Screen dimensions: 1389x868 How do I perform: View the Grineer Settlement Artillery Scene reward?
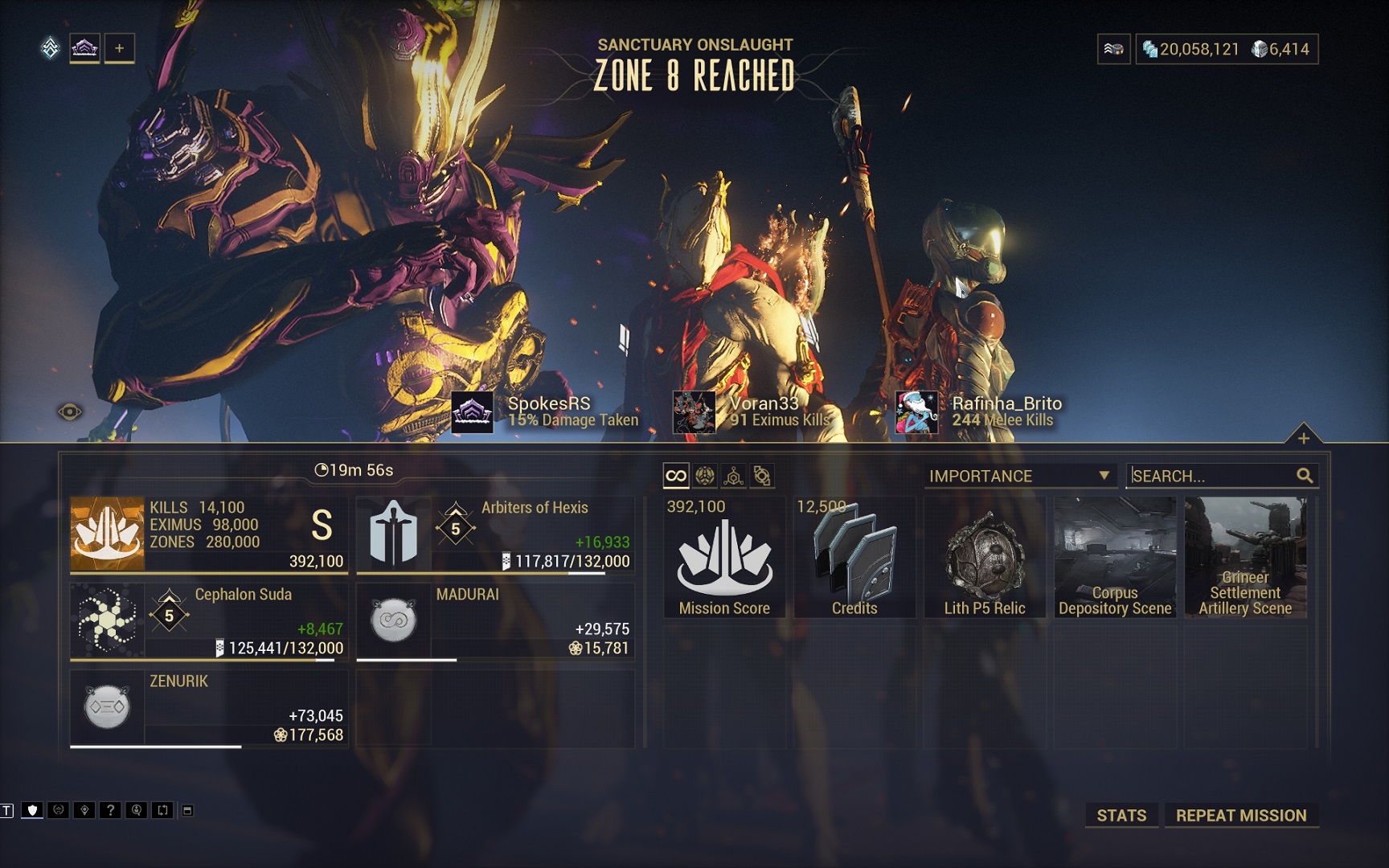[x=1245, y=557]
